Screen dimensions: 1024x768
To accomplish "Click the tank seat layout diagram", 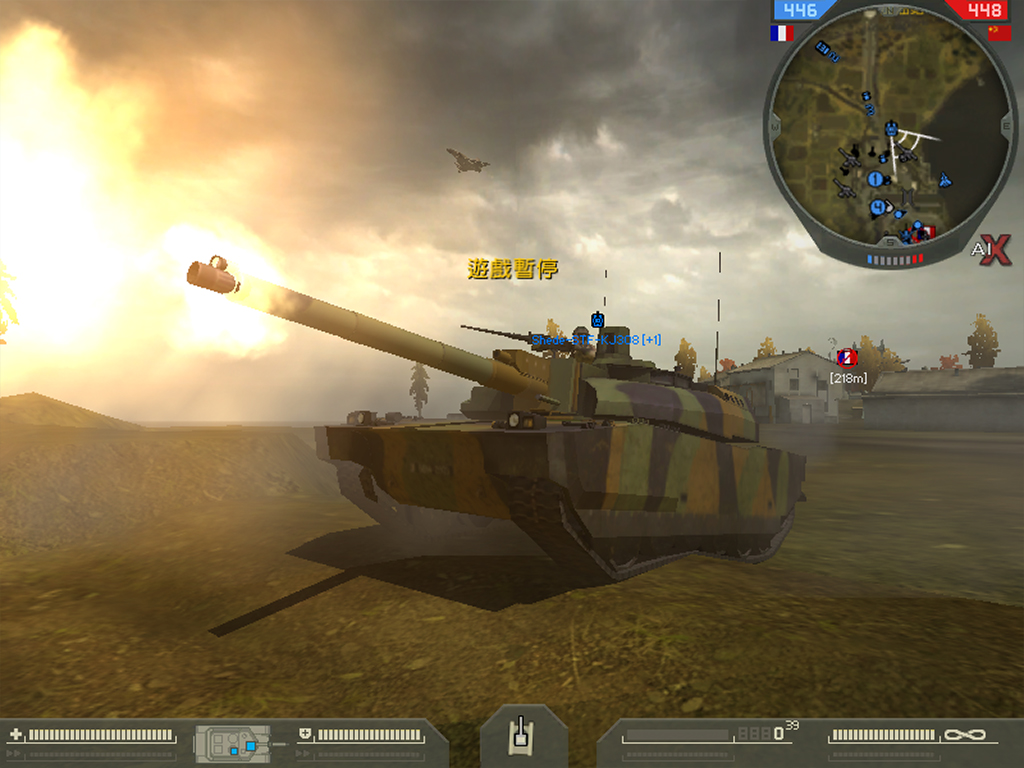I will click(x=234, y=743).
